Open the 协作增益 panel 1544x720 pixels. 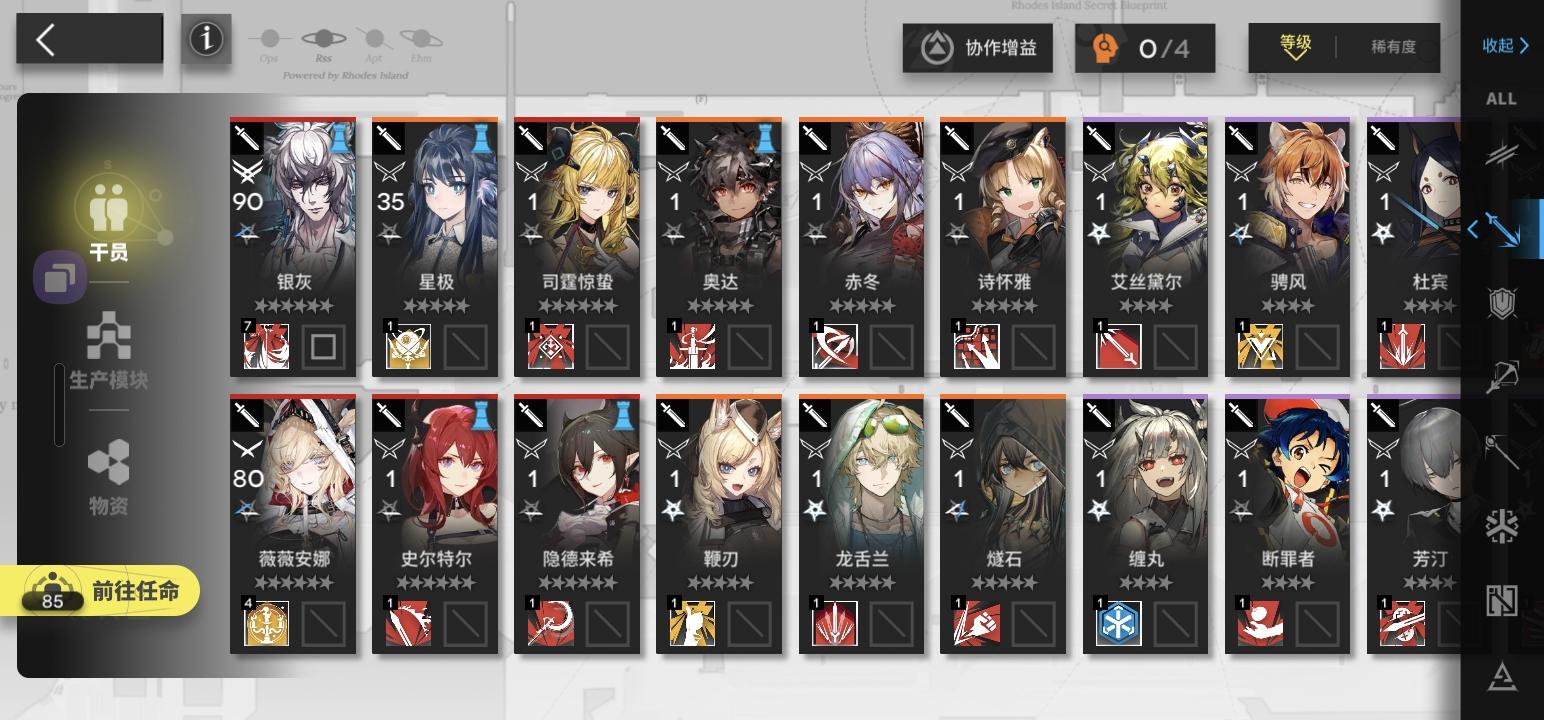[977, 47]
